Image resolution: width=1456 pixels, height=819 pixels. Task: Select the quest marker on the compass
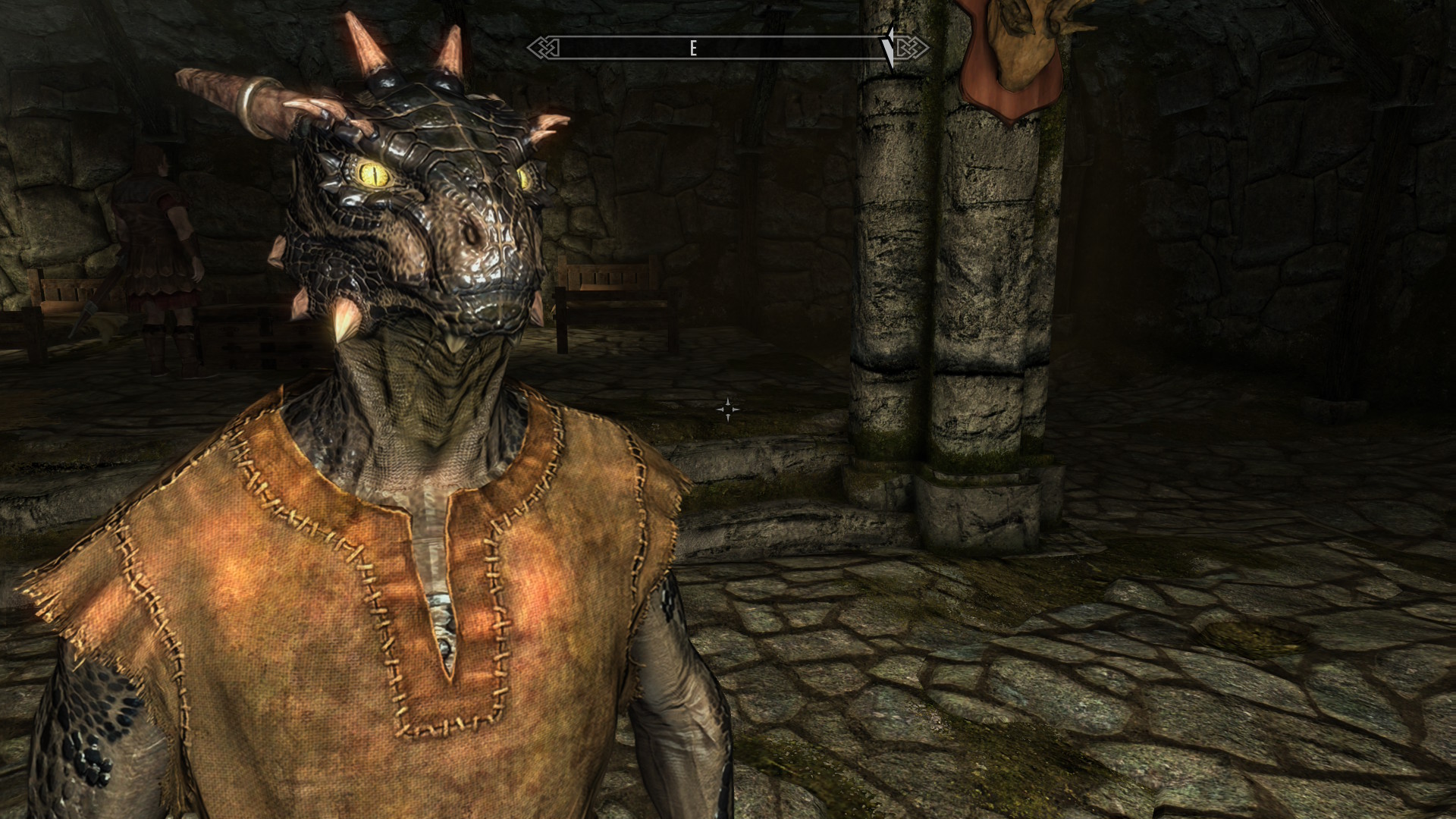tap(890, 47)
